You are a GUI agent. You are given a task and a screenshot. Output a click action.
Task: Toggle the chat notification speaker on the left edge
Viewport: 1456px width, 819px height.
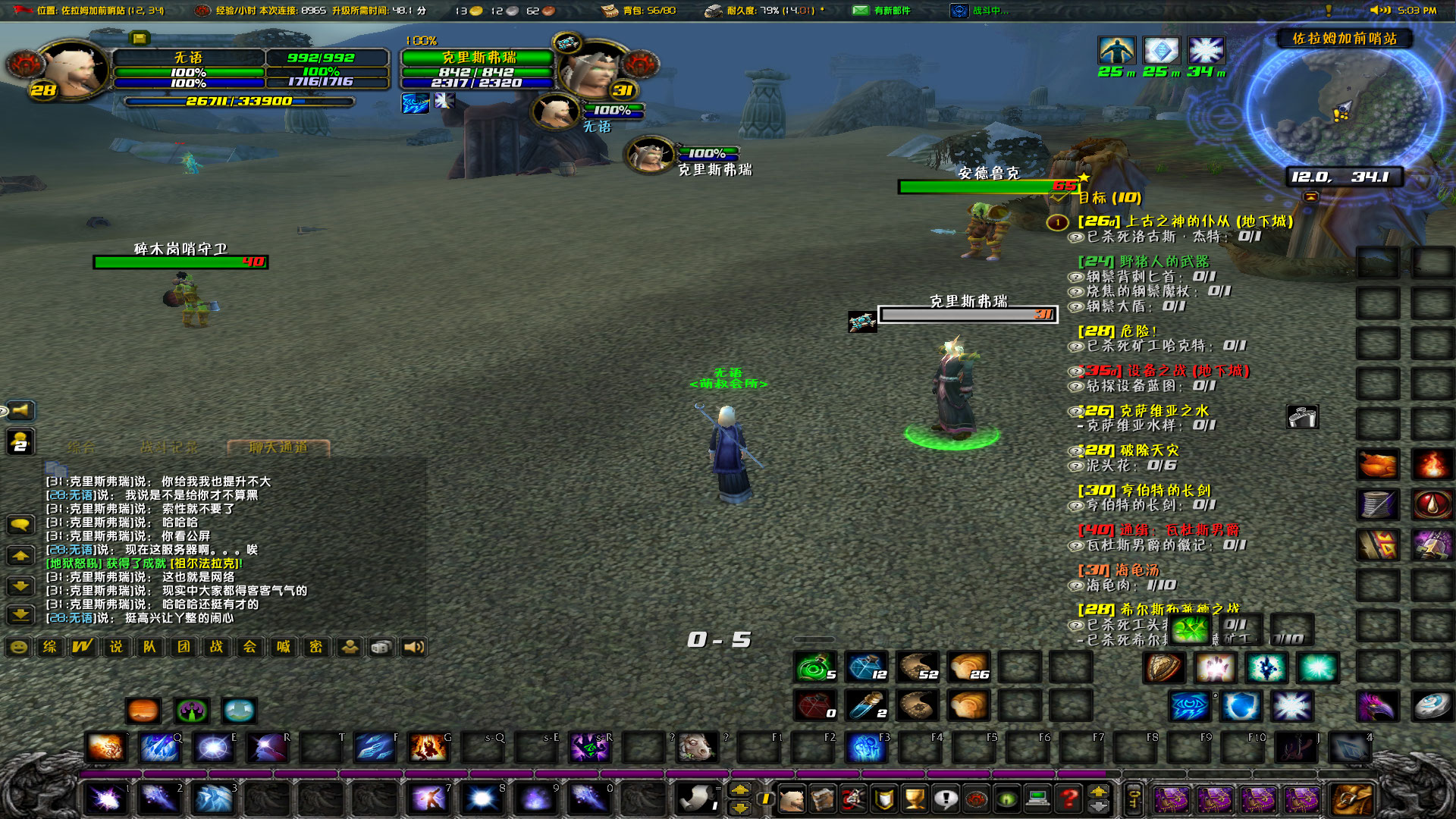tap(21, 410)
